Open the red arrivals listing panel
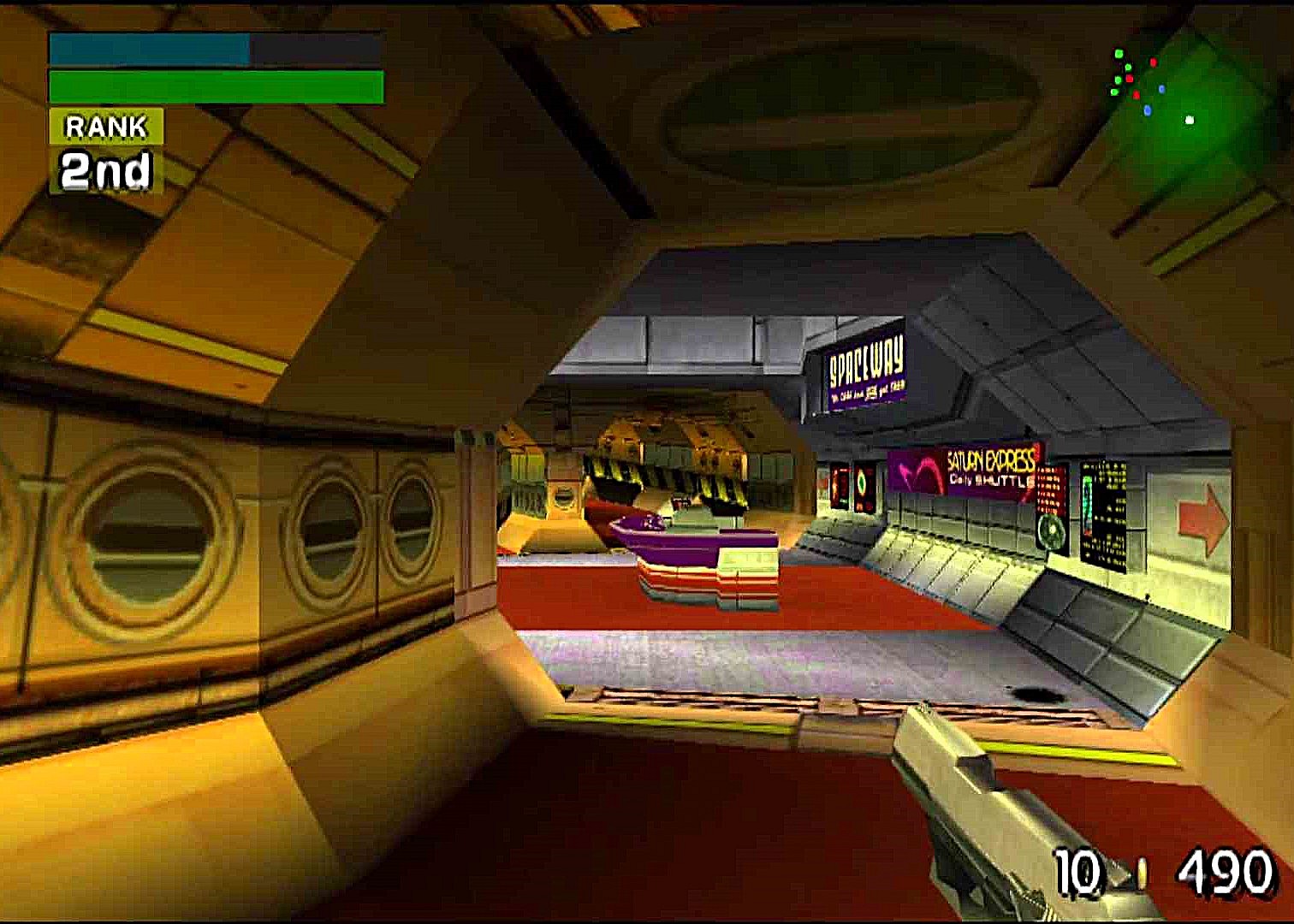1294x924 pixels. pyautogui.click(x=1051, y=488)
